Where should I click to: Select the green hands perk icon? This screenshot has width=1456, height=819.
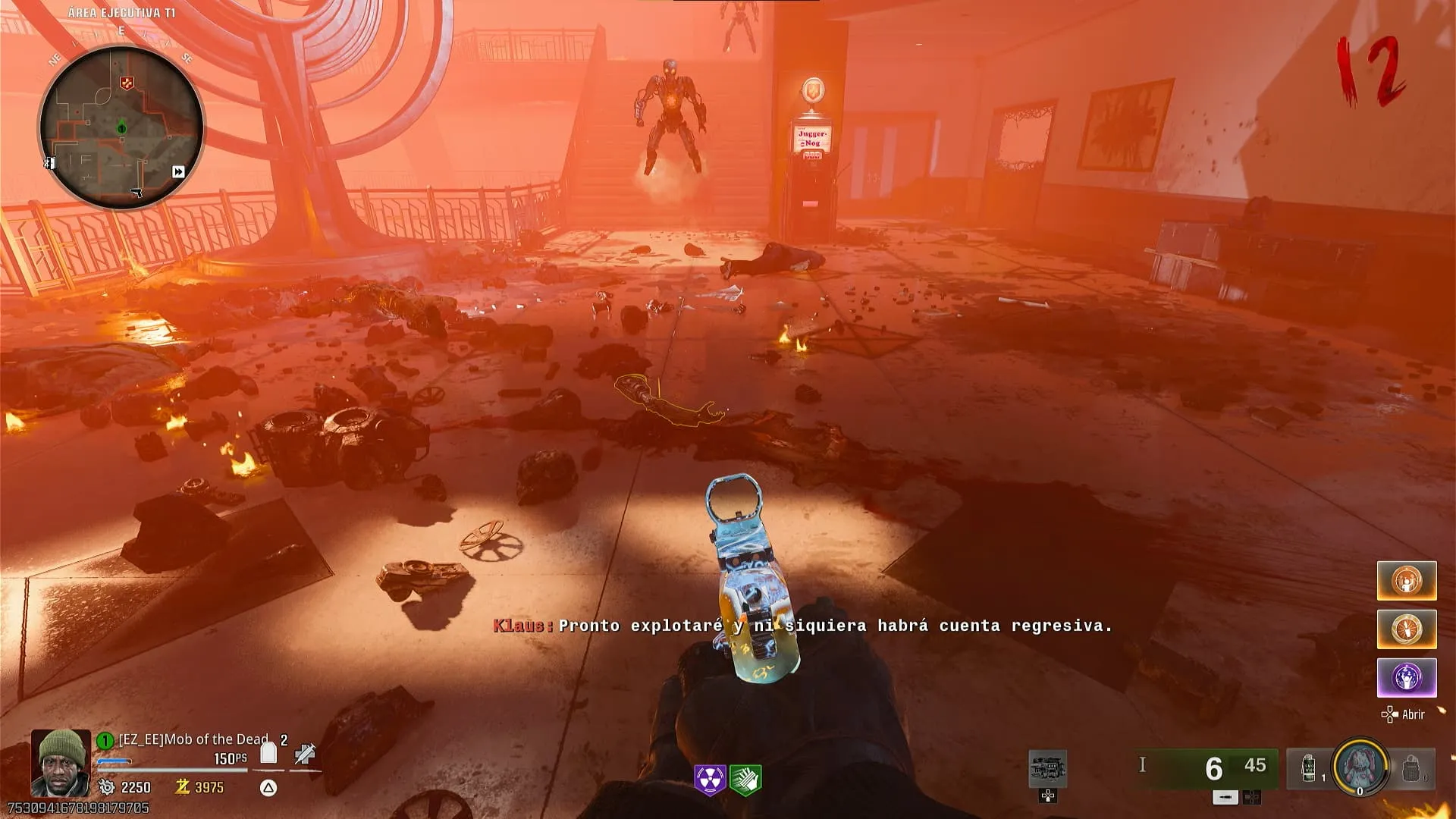tap(745, 779)
